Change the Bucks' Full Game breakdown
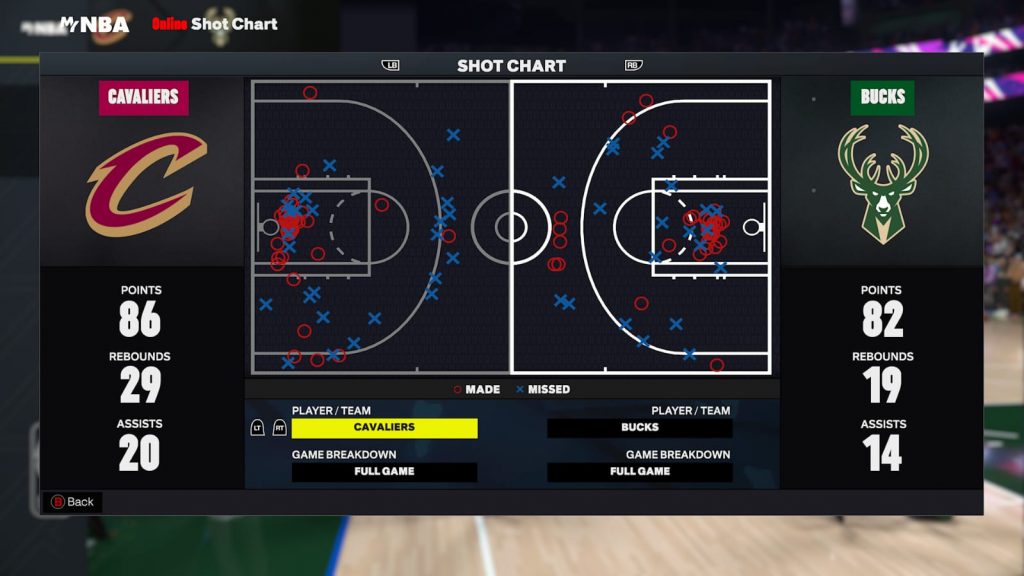Screen dimensions: 1024x576 click(640, 472)
